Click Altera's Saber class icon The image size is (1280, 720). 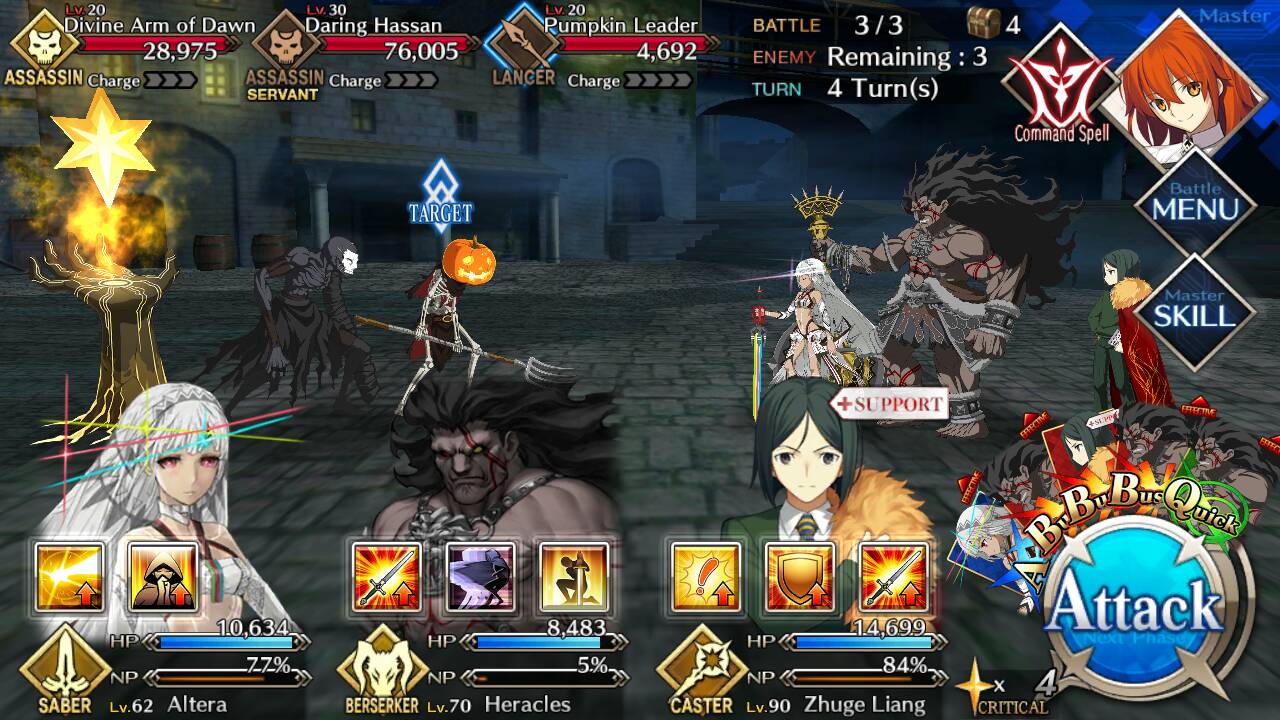[65, 665]
